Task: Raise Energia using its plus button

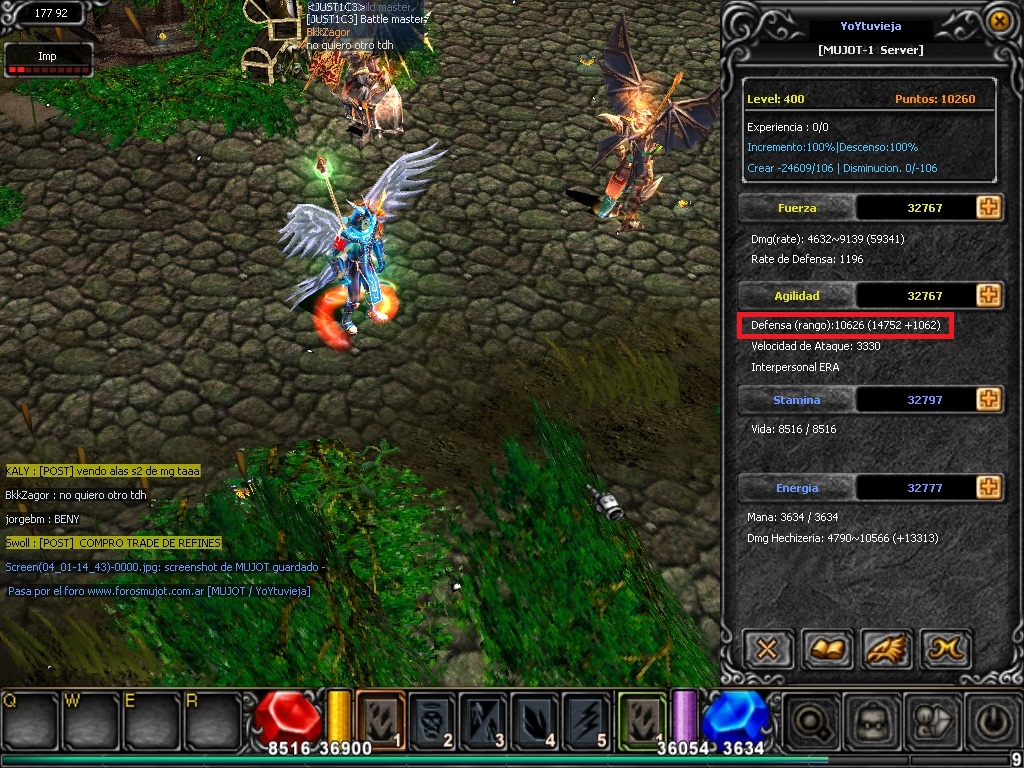Action: click(988, 487)
